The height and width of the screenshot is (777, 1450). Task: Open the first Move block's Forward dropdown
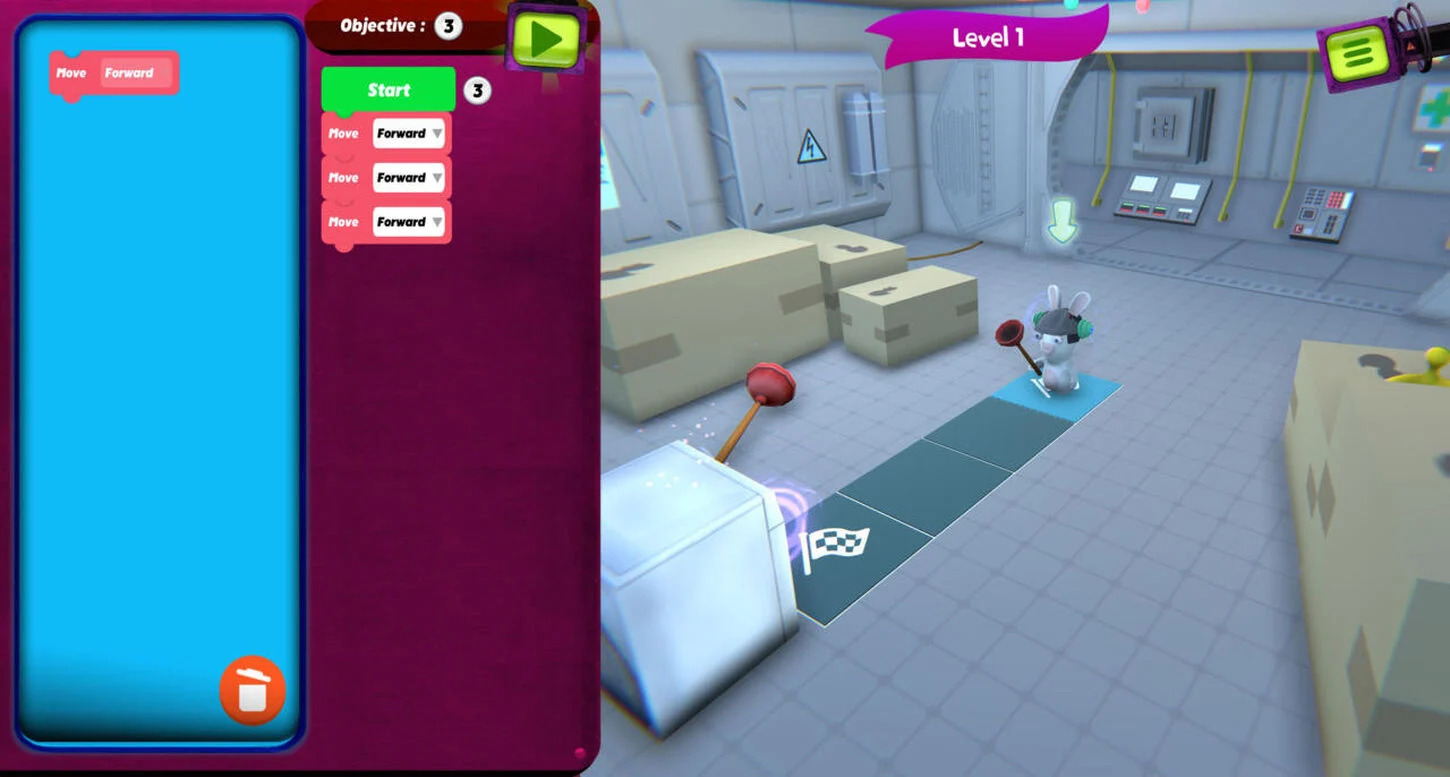pyautogui.click(x=407, y=133)
